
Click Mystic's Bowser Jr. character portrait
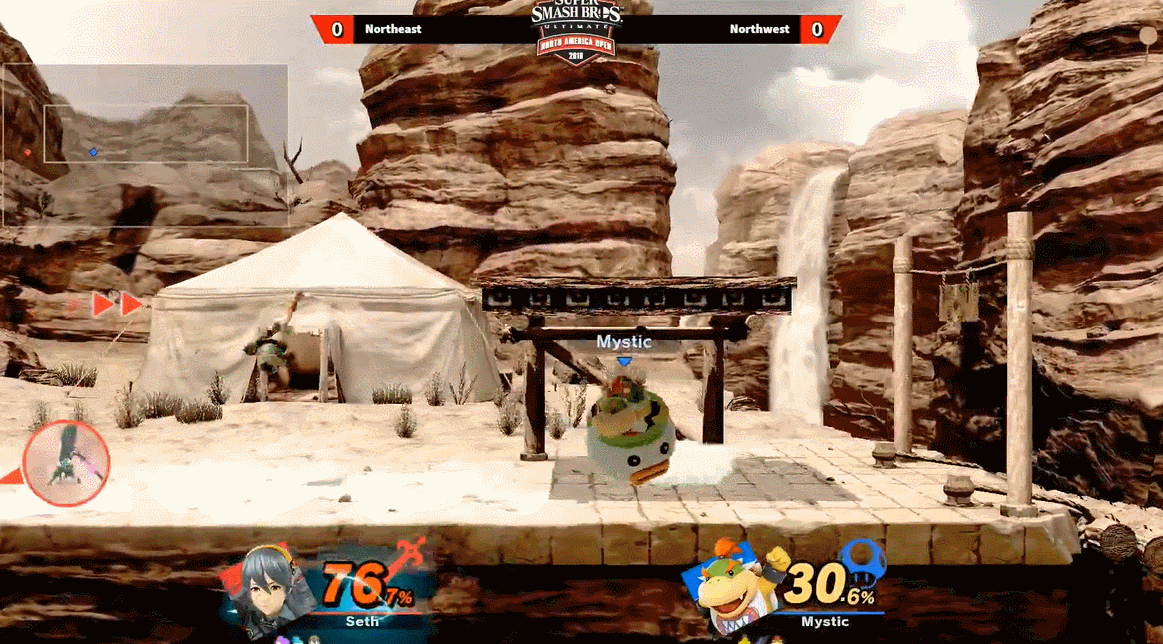click(731, 588)
